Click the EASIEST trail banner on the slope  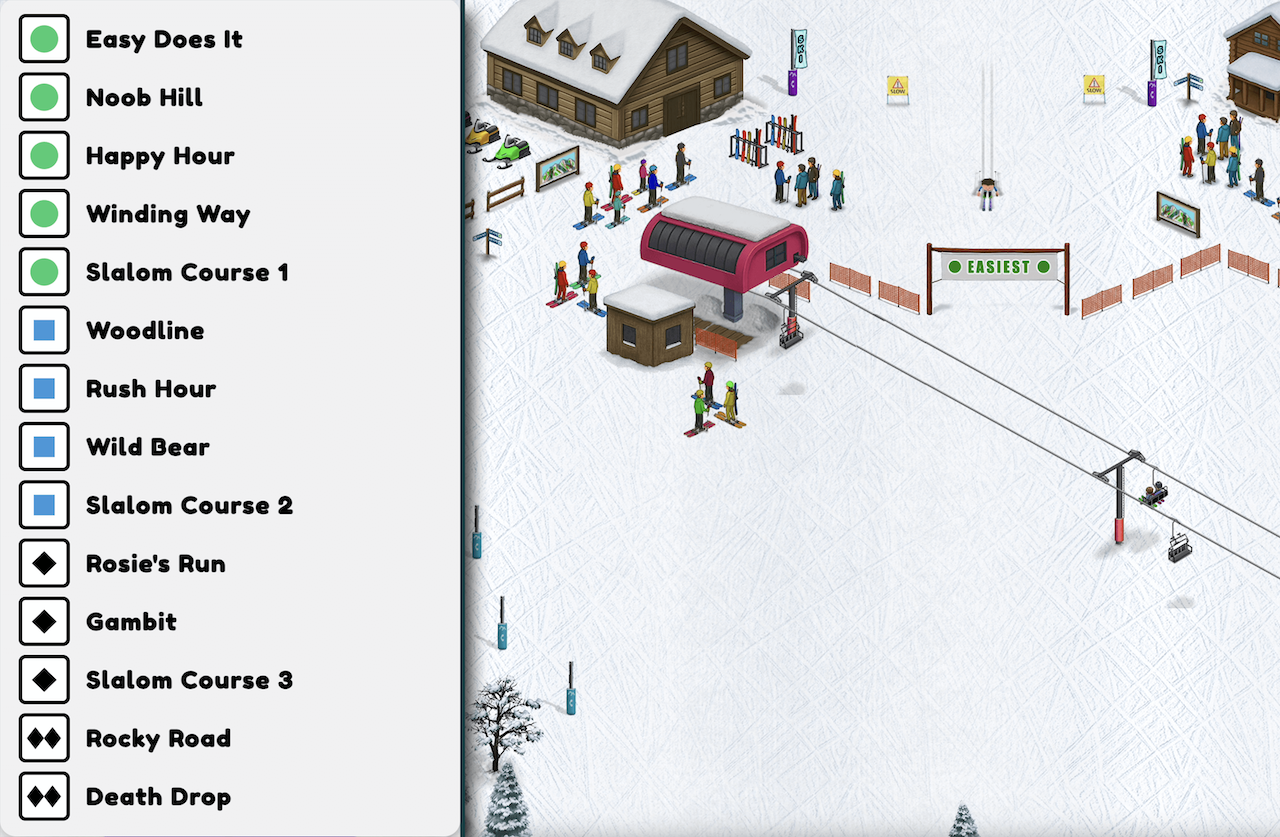pos(997,266)
